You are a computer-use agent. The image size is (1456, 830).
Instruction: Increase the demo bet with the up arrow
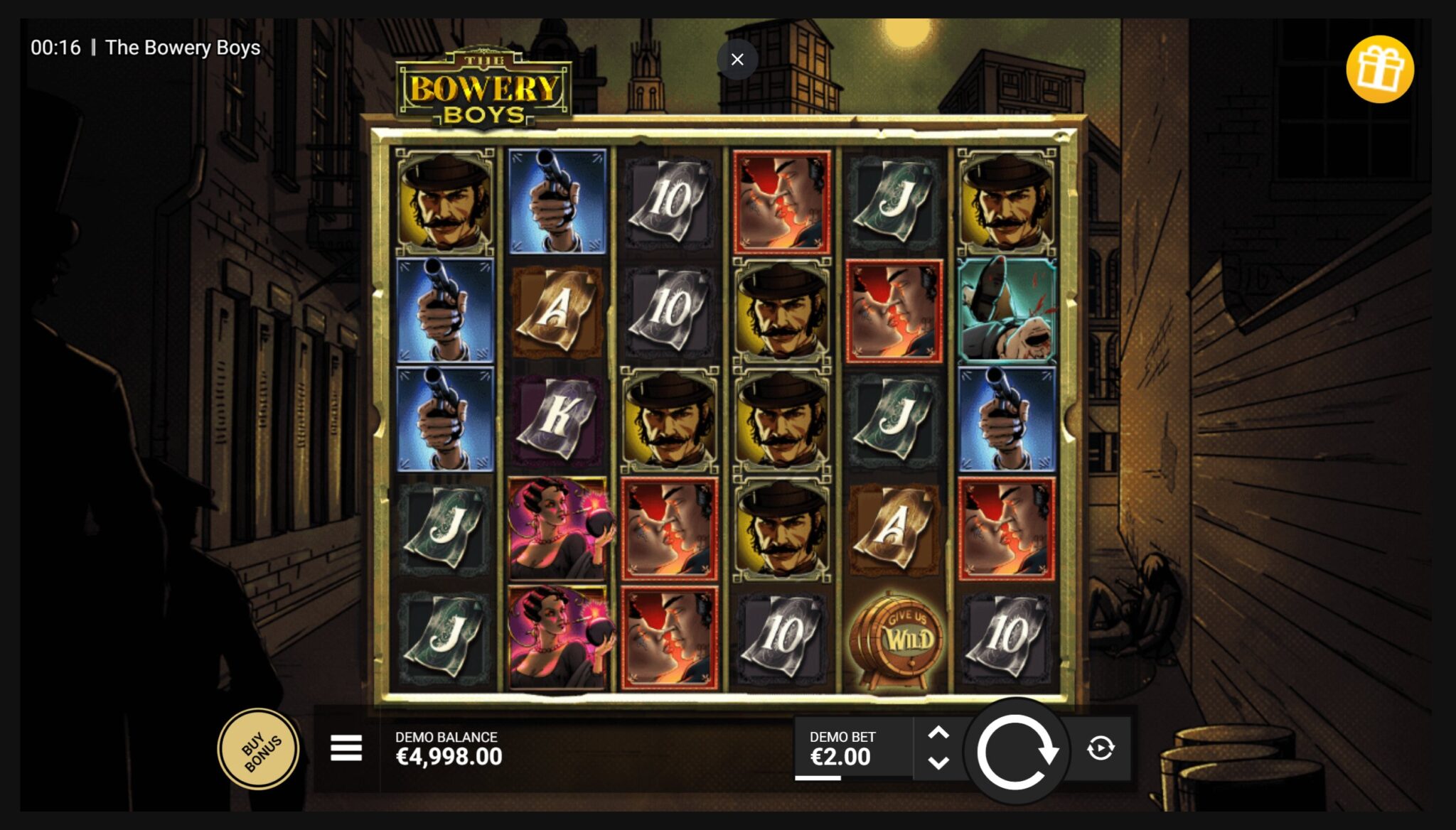[938, 733]
